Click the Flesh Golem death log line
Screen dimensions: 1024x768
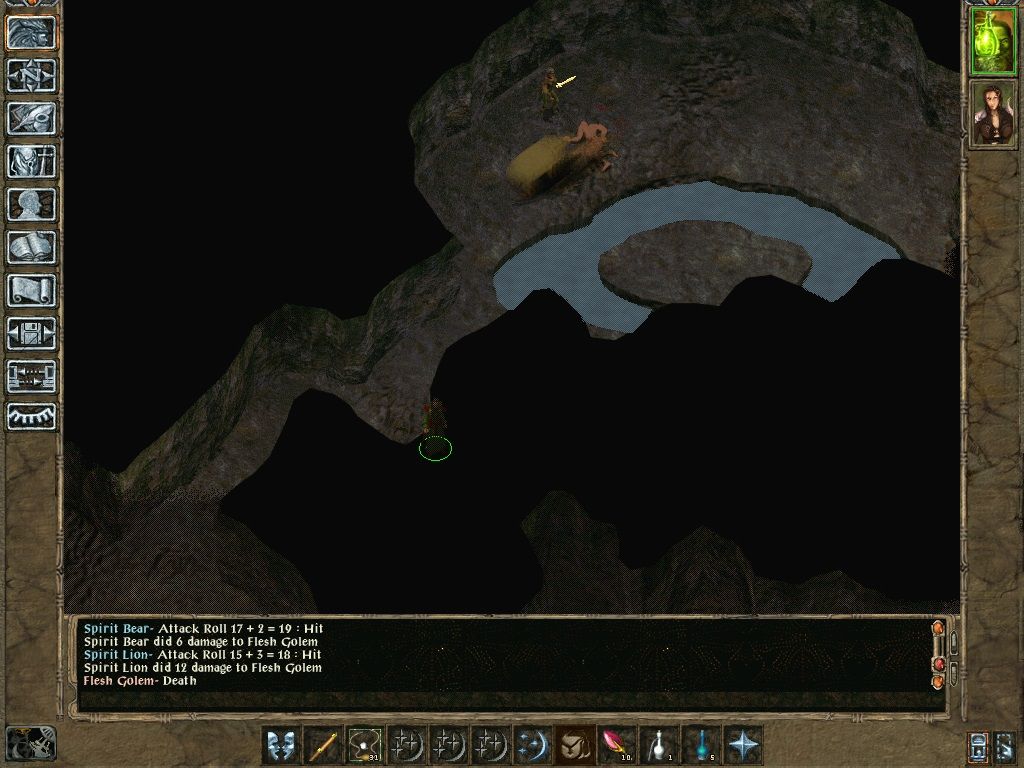[x=140, y=680]
